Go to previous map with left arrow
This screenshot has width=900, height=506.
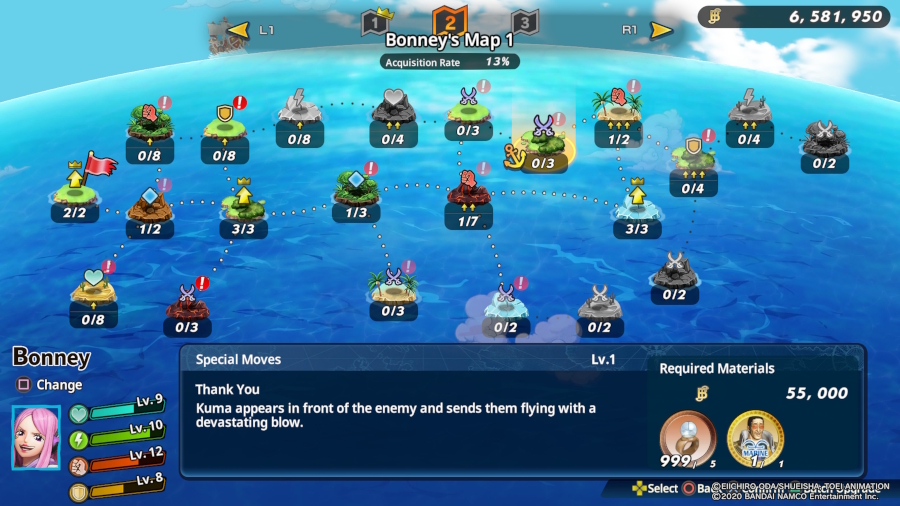tap(237, 30)
